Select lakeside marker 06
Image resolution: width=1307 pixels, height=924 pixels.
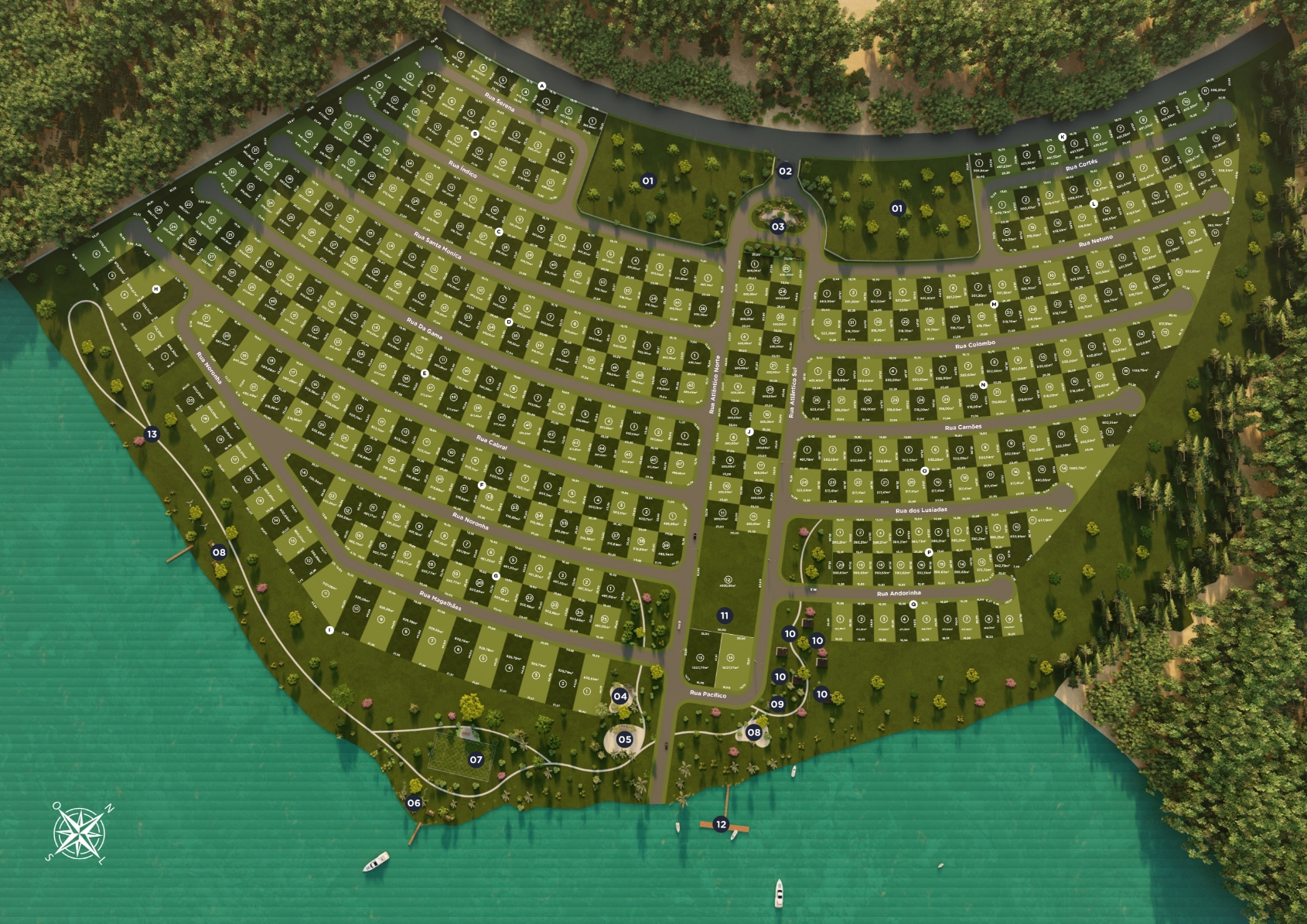(414, 803)
